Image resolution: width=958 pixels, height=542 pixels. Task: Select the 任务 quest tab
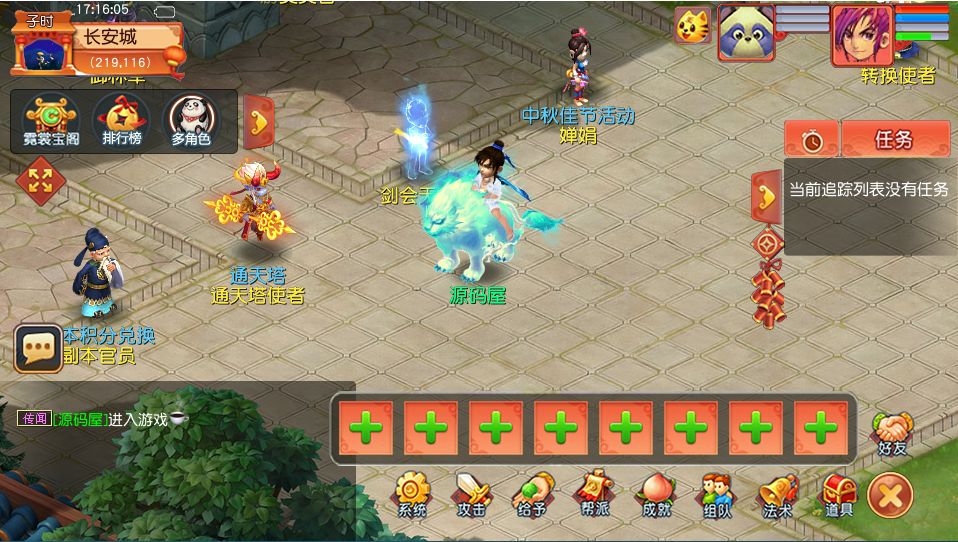(x=894, y=140)
